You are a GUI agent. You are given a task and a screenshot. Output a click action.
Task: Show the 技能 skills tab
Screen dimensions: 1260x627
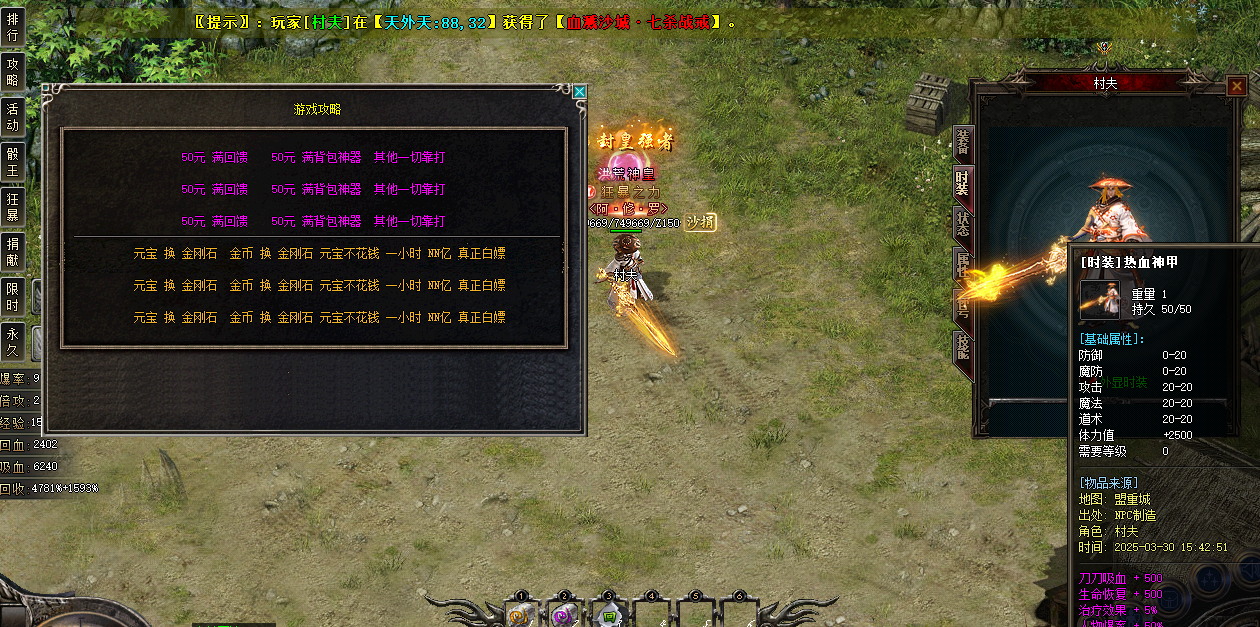click(x=962, y=346)
